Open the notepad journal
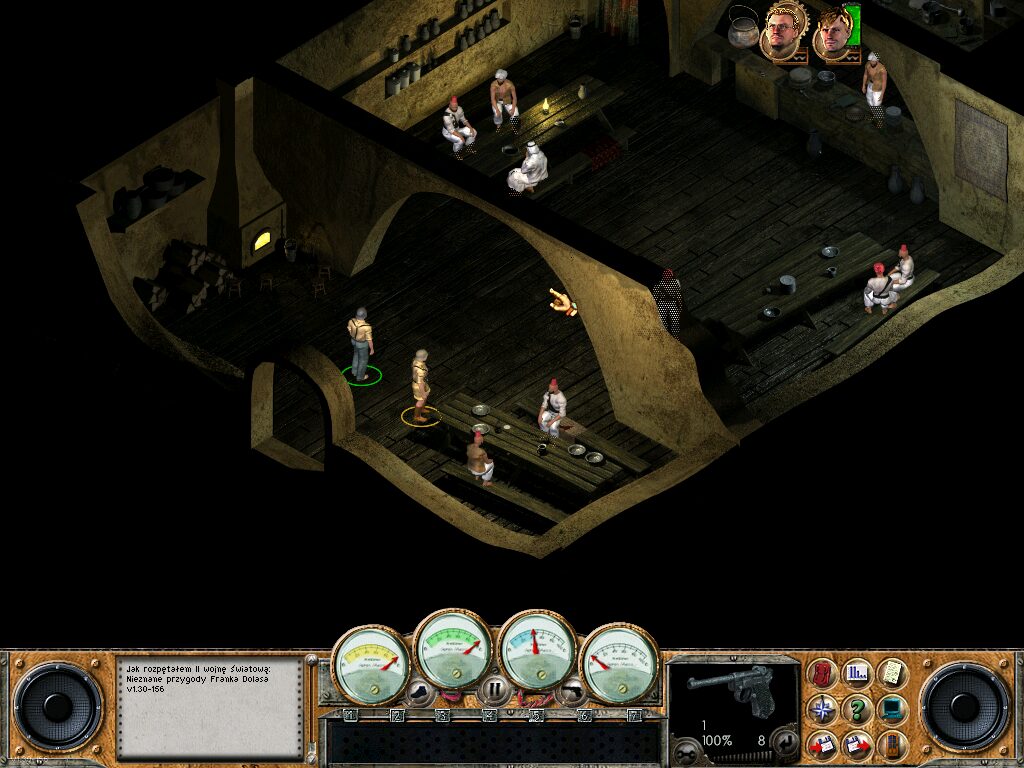Screen dimensions: 1024x768 tap(891, 674)
